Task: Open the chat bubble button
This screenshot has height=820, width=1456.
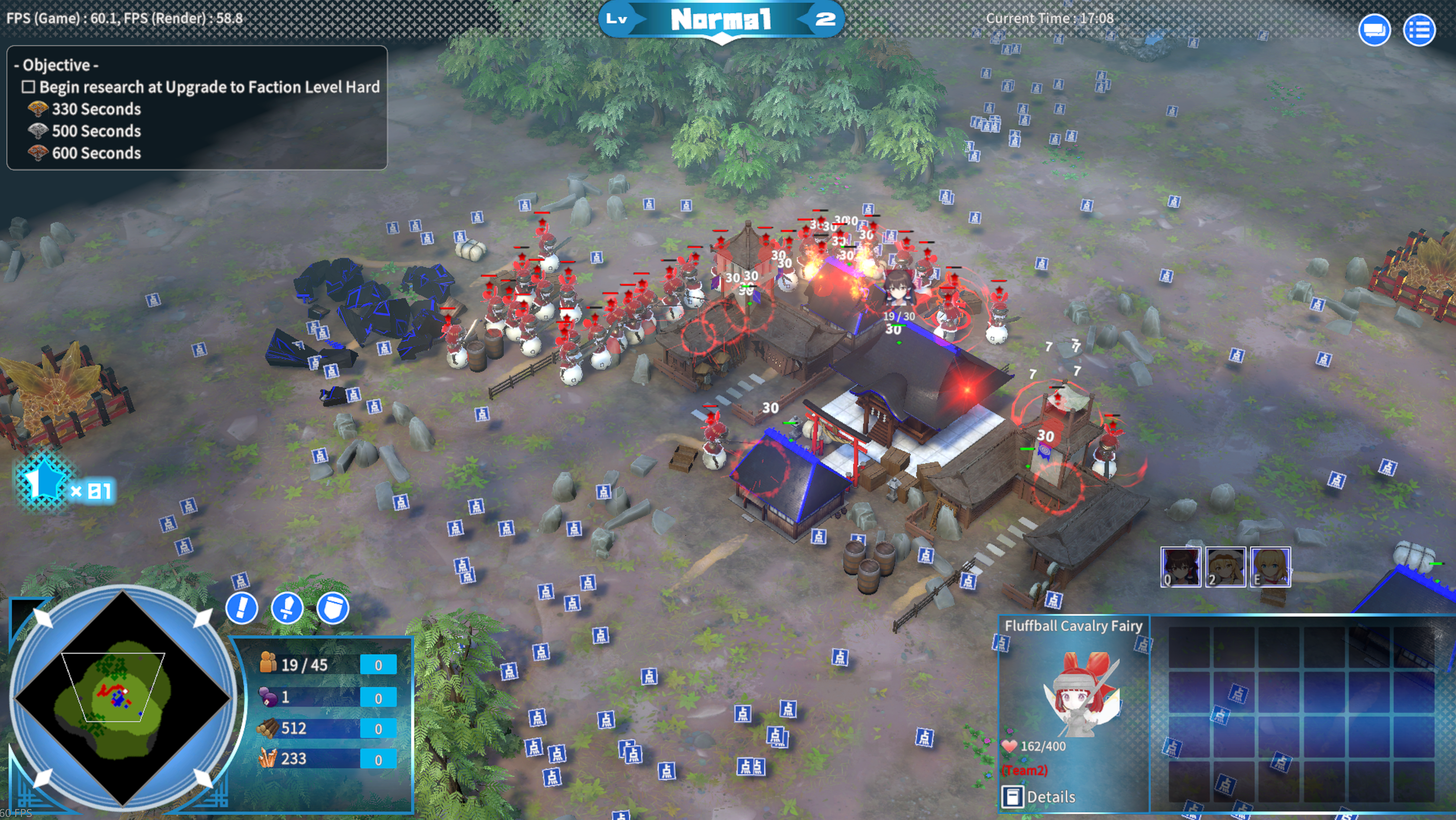Action: tap(1374, 30)
